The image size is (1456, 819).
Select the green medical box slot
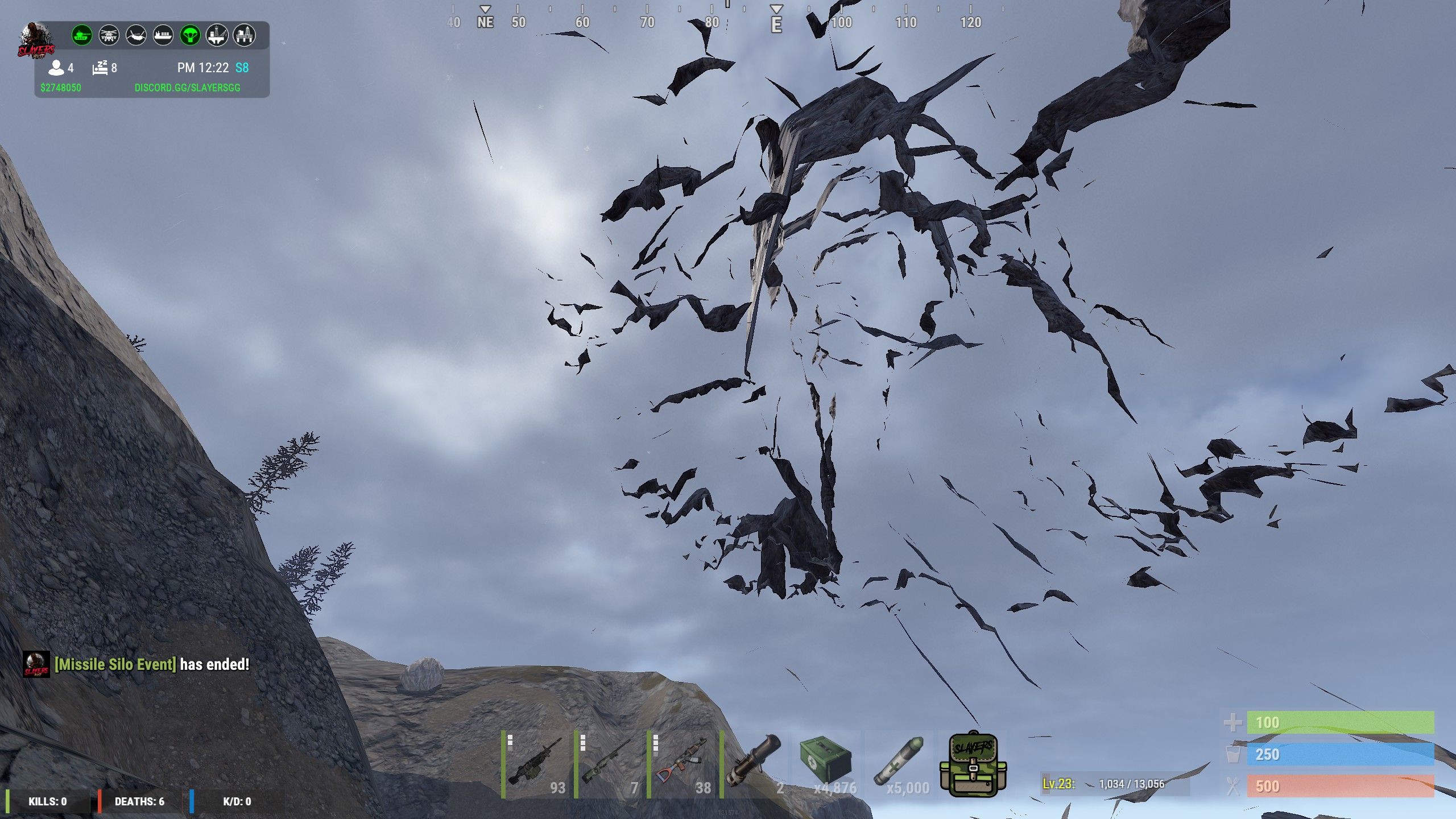827,764
